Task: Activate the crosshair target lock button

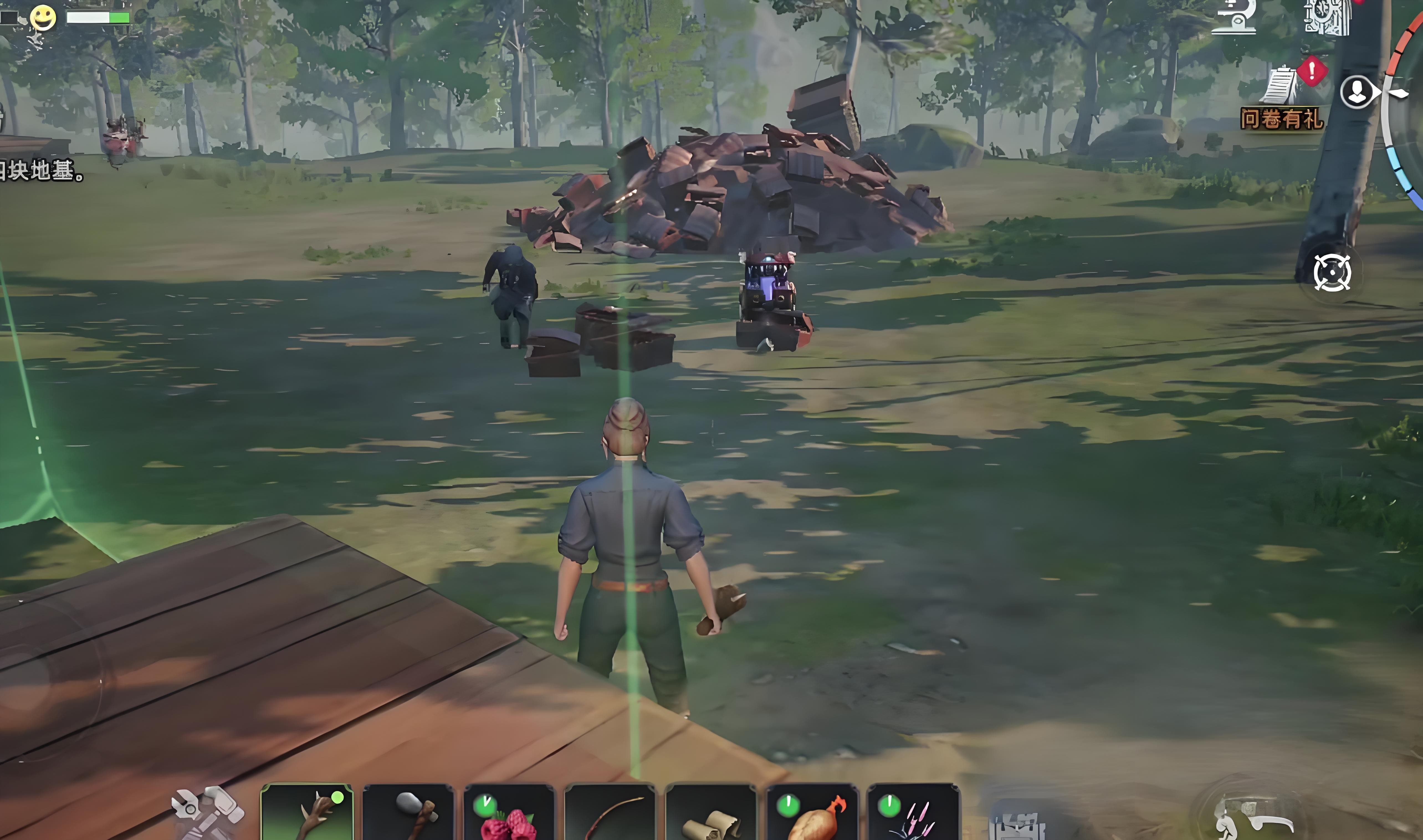Action: tap(1332, 273)
